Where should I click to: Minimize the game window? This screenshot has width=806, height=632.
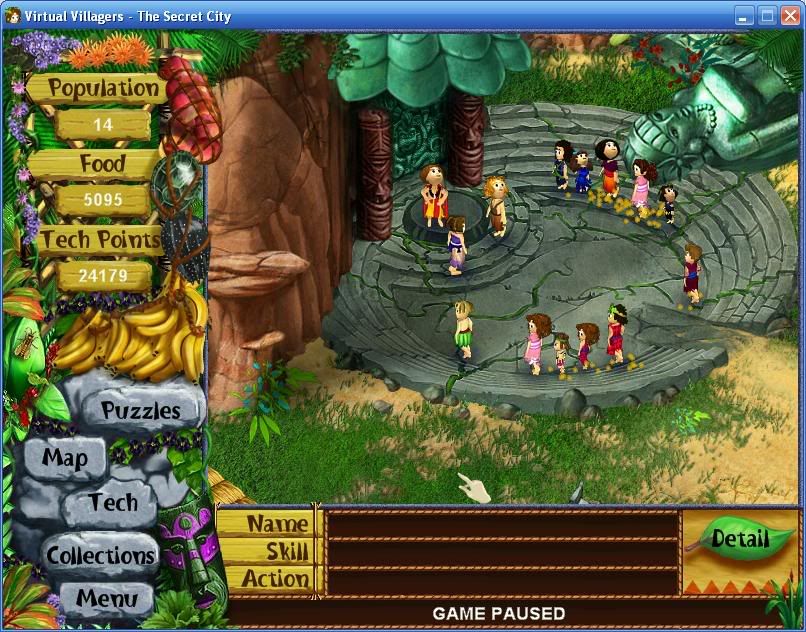coord(745,15)
